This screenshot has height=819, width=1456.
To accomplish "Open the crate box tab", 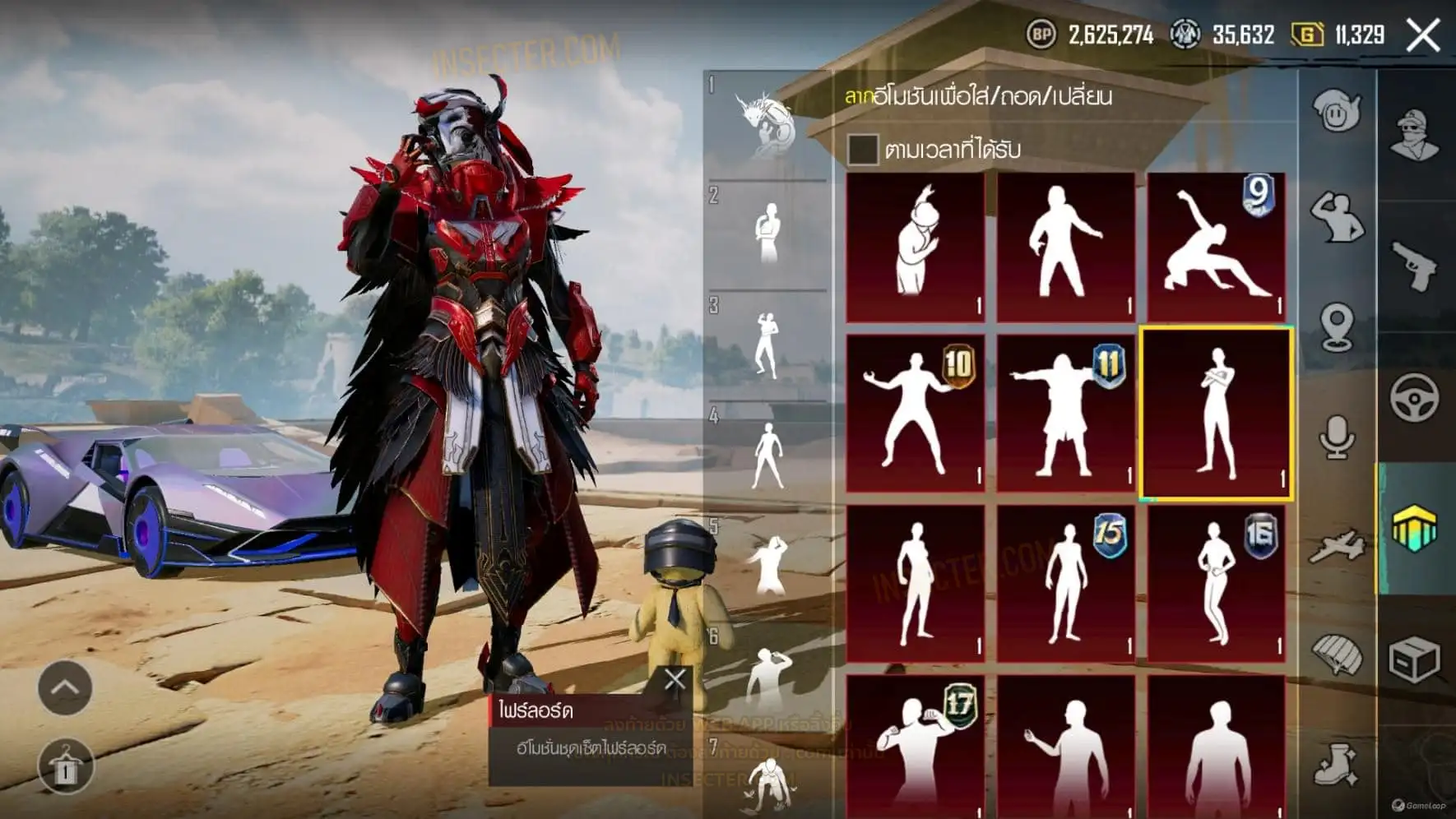I will [x=1415, y=659].
